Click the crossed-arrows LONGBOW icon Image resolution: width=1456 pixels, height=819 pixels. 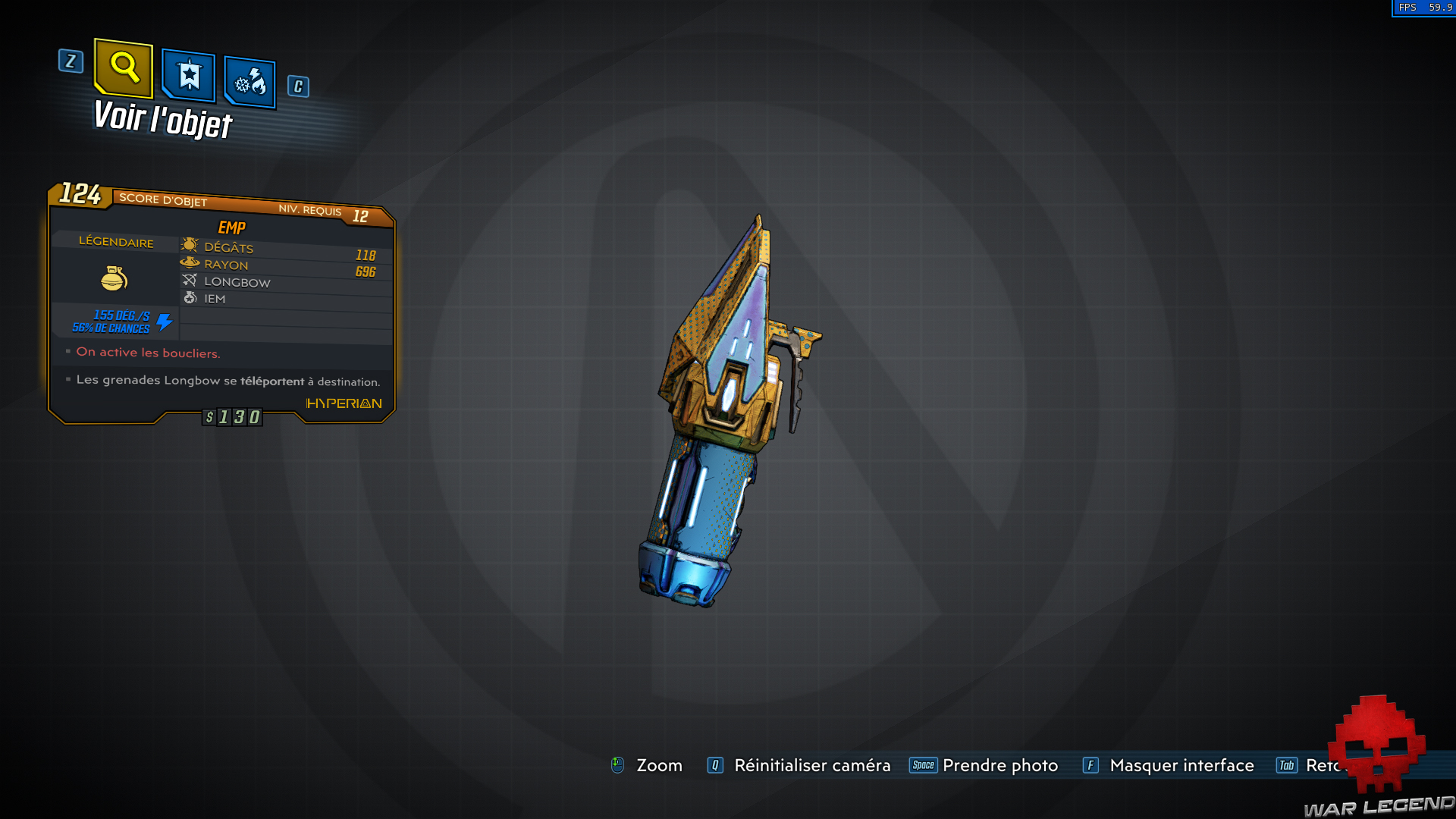(190, 280)
